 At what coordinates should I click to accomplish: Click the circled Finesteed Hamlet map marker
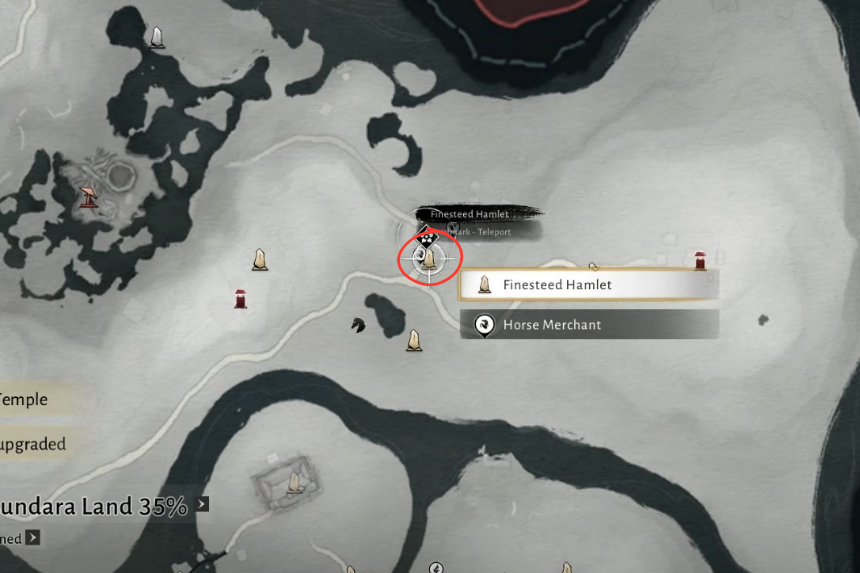[430, 258]
